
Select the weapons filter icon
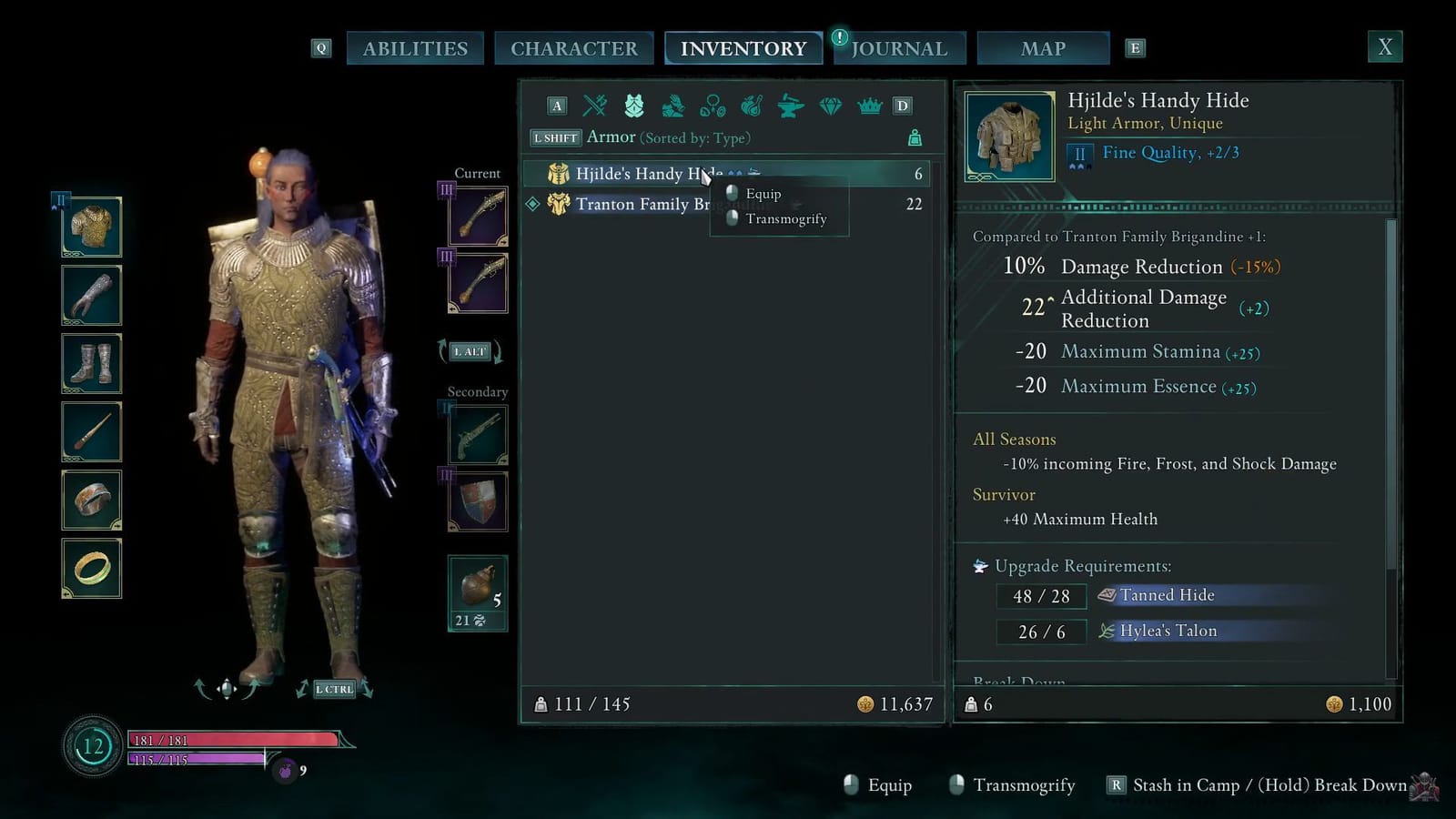click(595, 106)
